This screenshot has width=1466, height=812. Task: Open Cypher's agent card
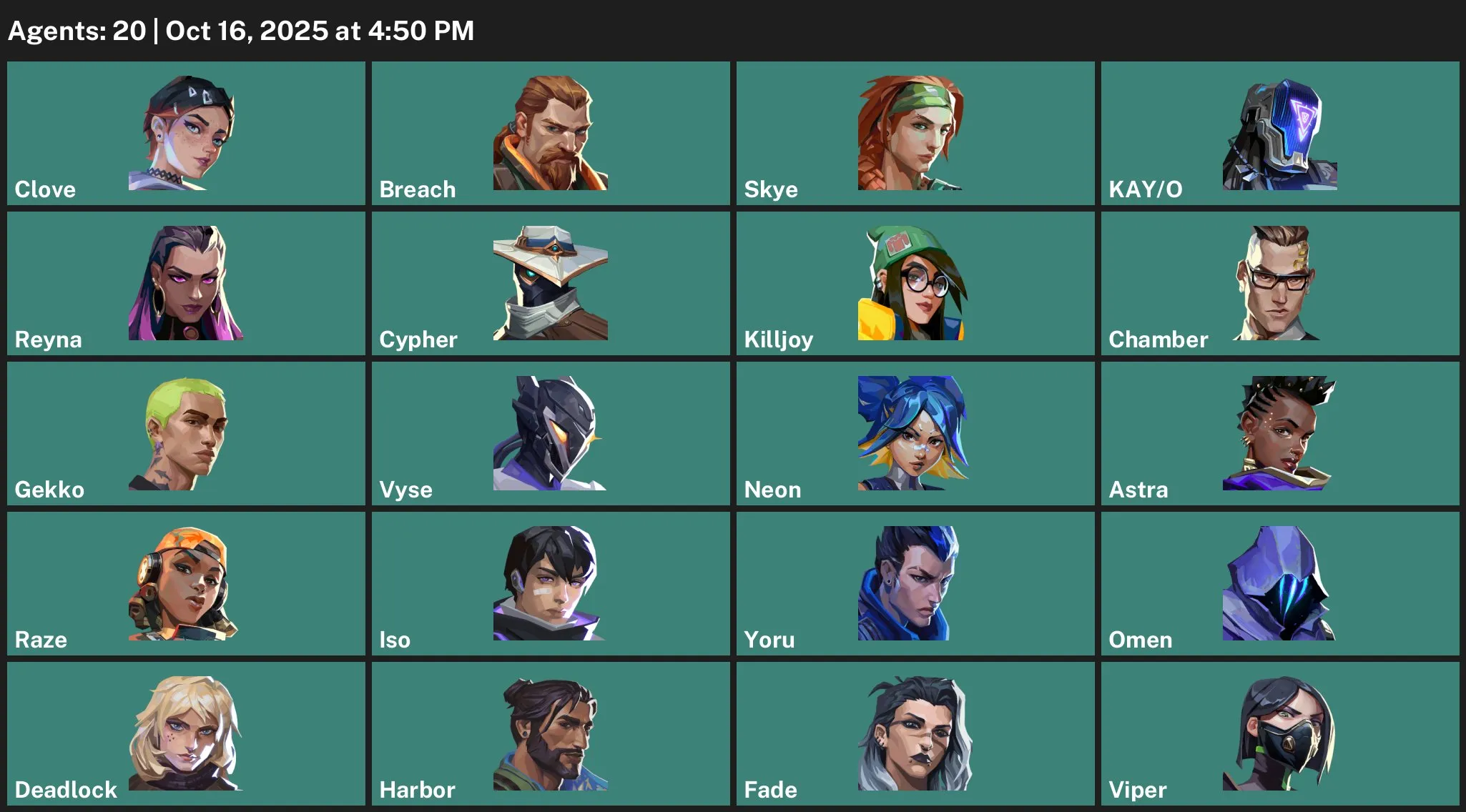pyautogui.click(x=551, y=284)
